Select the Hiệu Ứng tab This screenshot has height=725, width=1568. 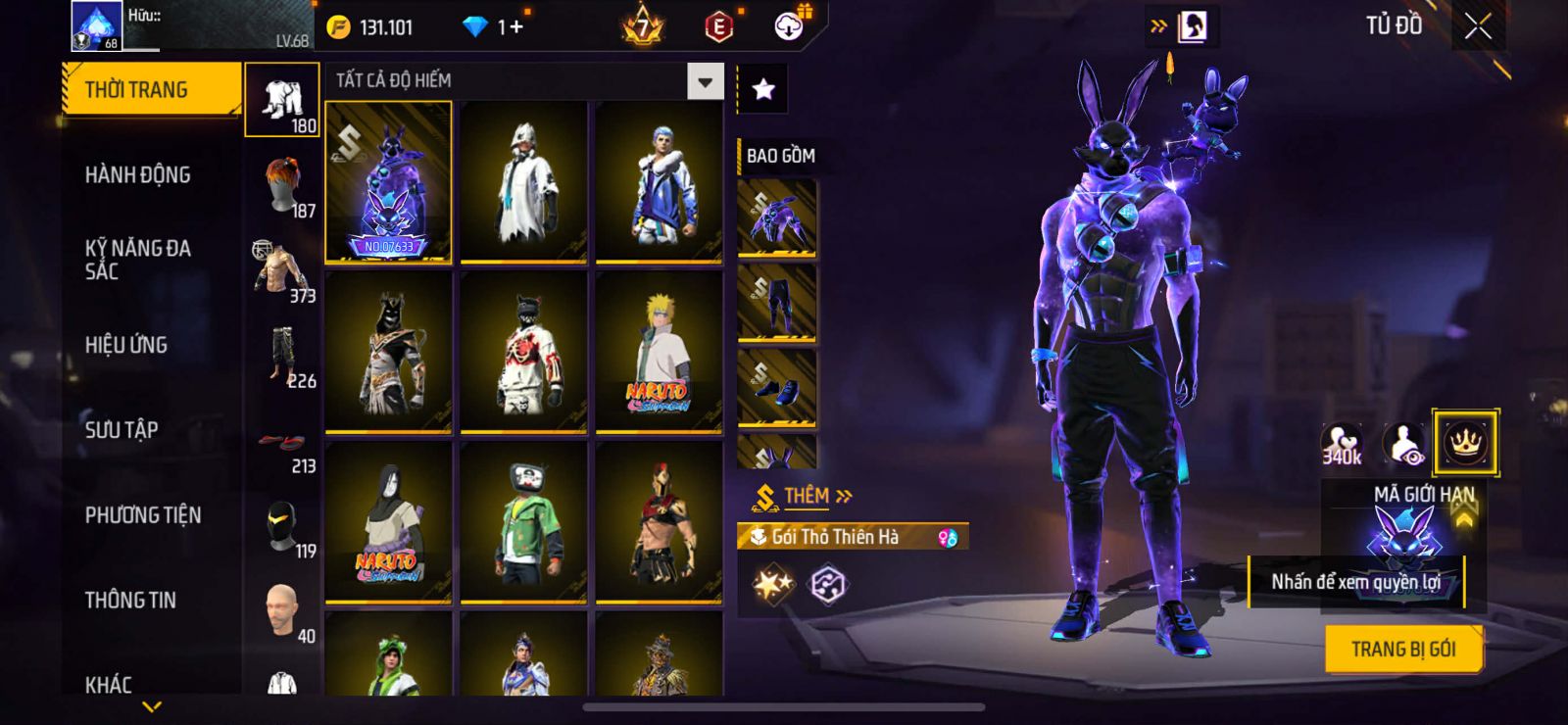coord(125,345)
